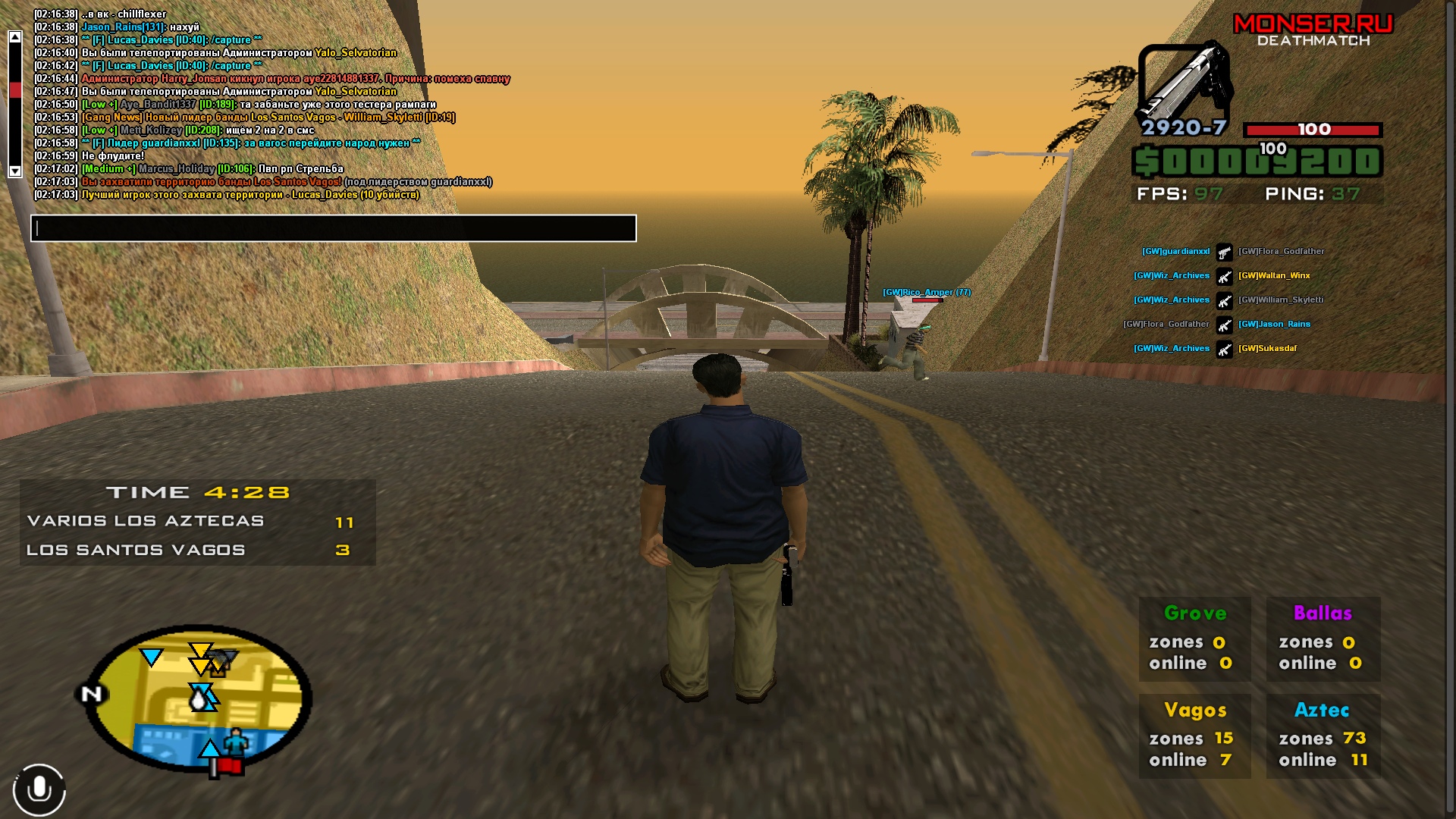Click the chat text input box
1456x819 pixels.
click(334, 228)
